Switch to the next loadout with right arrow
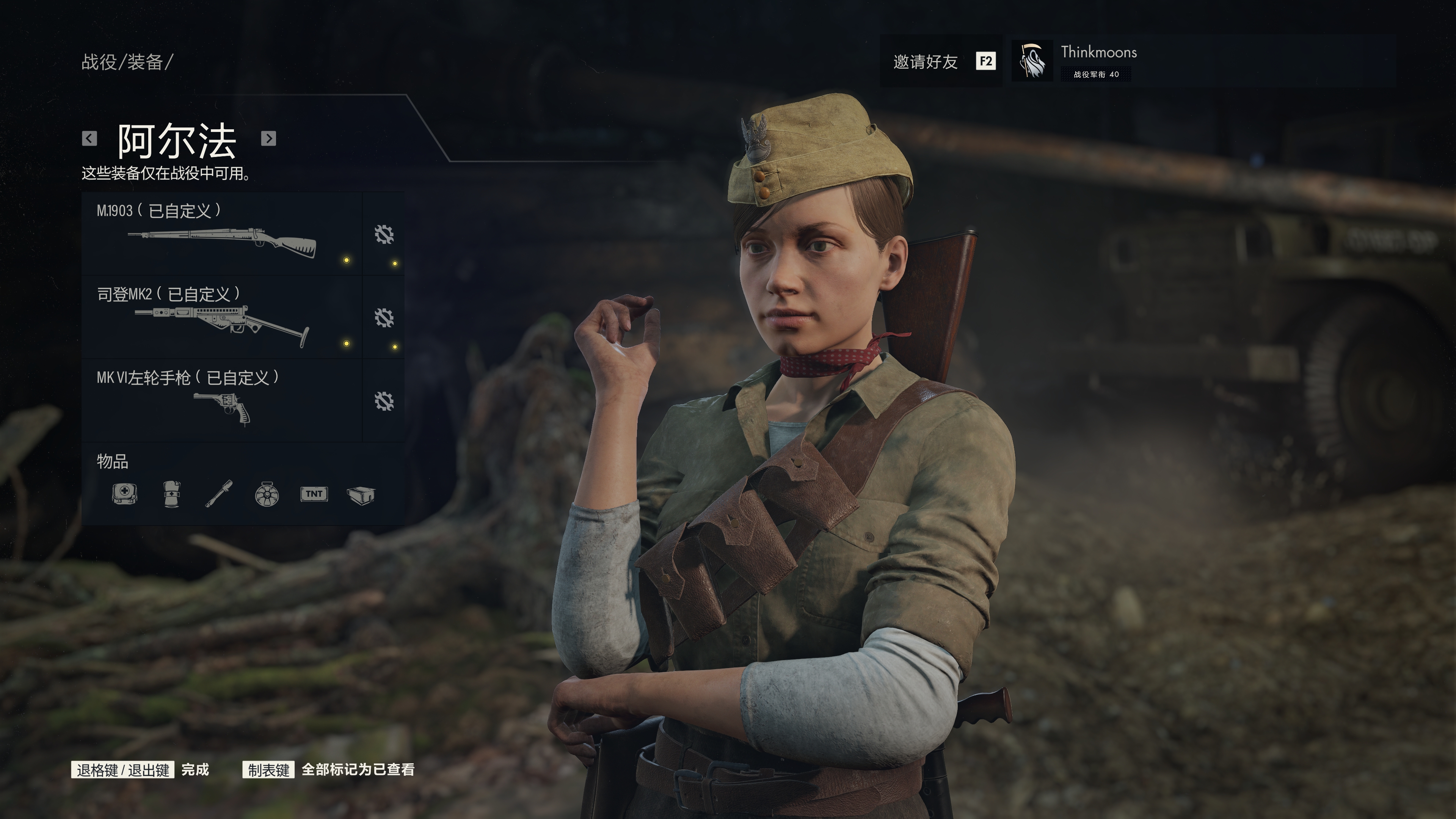 [268, 138]
